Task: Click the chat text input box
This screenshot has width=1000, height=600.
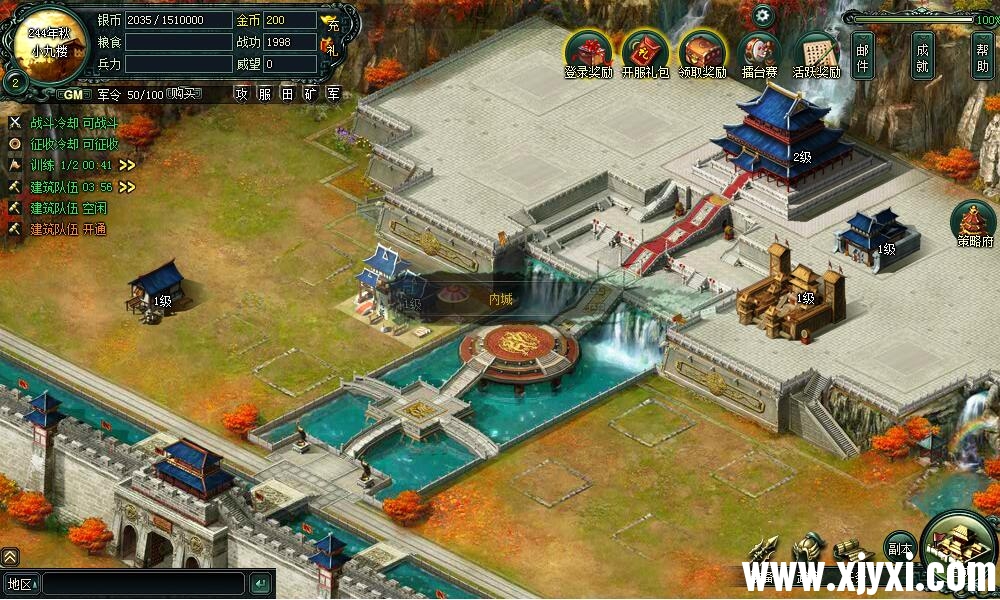Action: tap(143, 583)
